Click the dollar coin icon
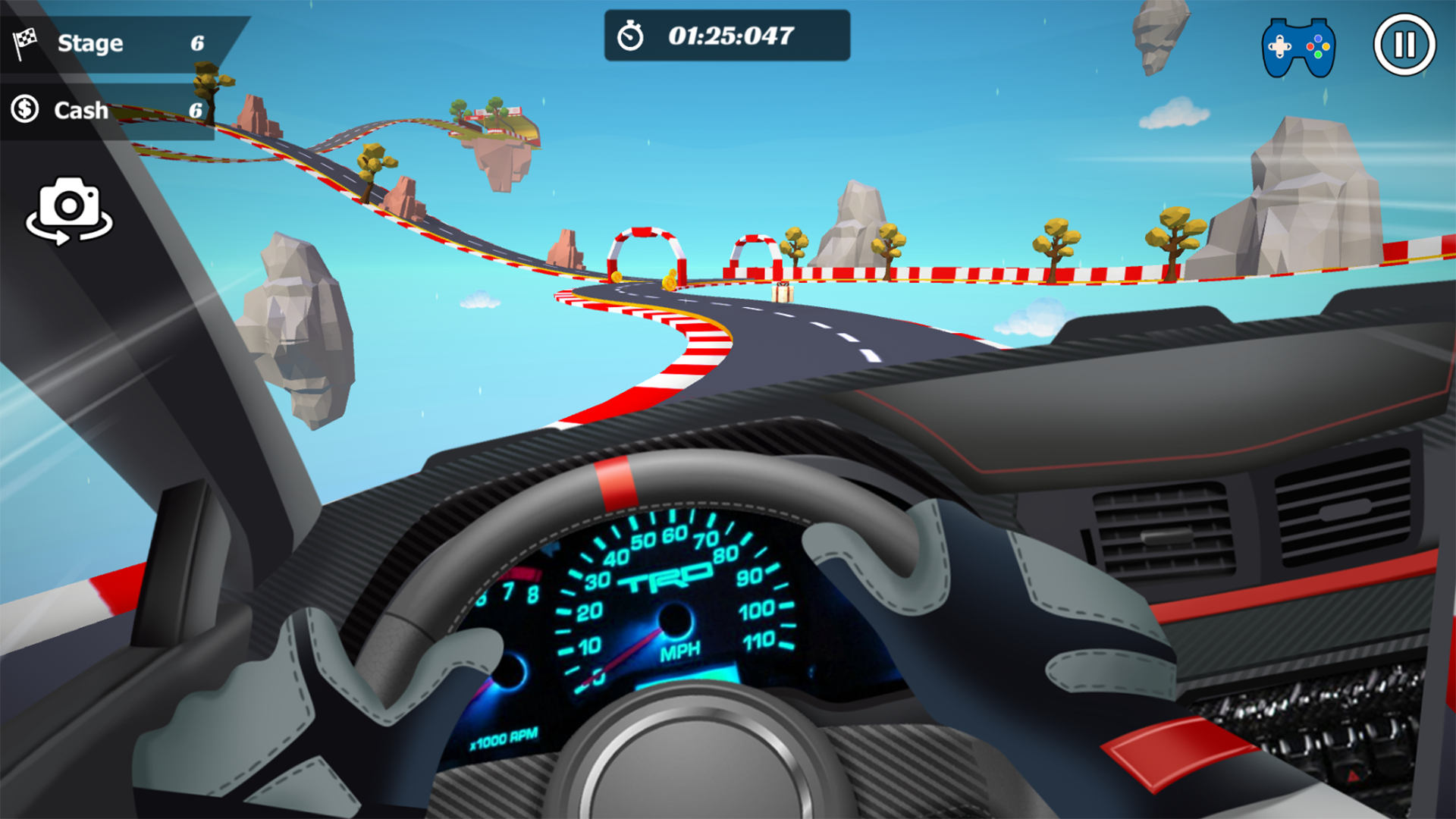The image size is (1456, 819). [23, 109]
